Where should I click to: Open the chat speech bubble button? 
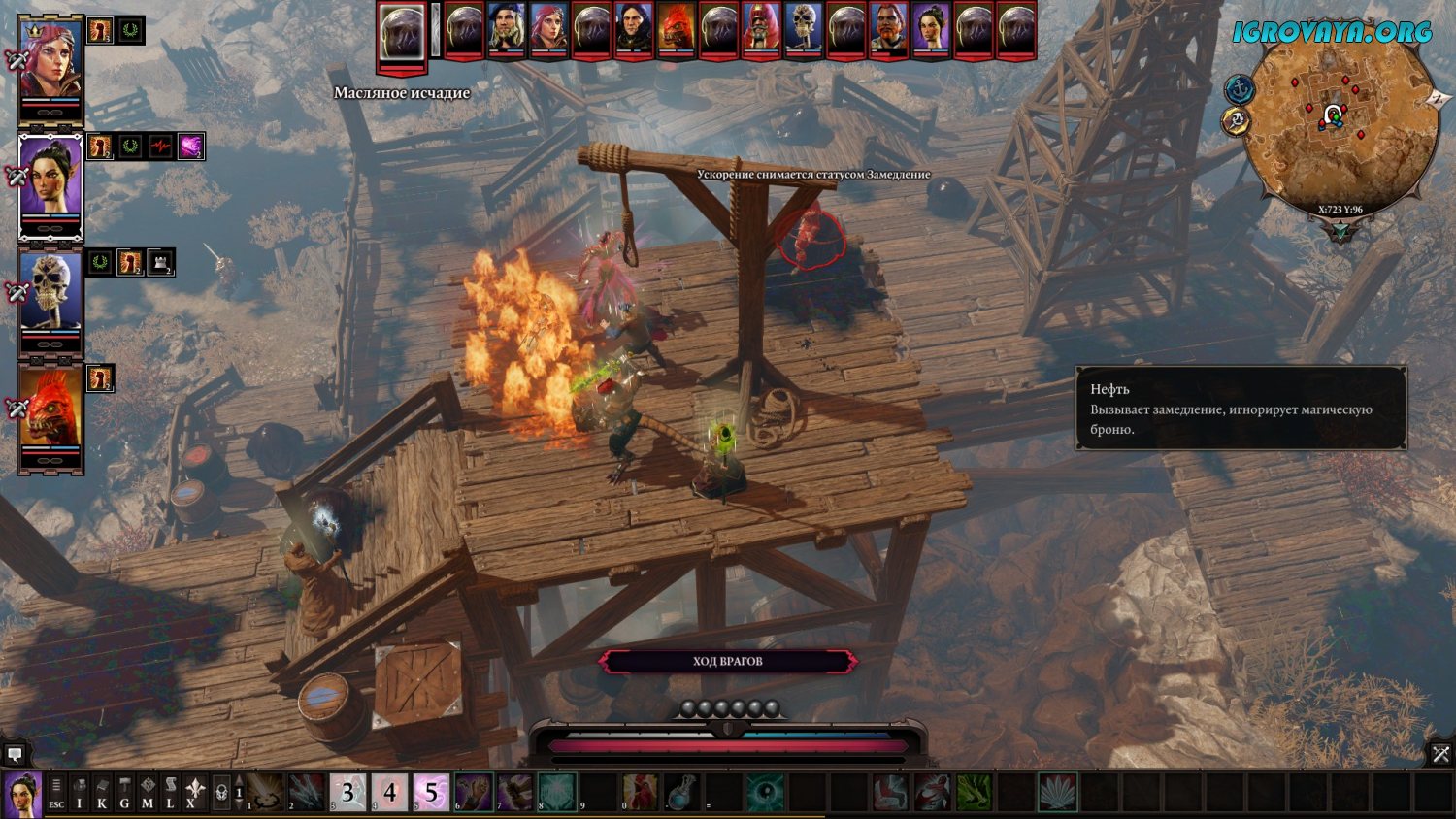tap(15, 753)
